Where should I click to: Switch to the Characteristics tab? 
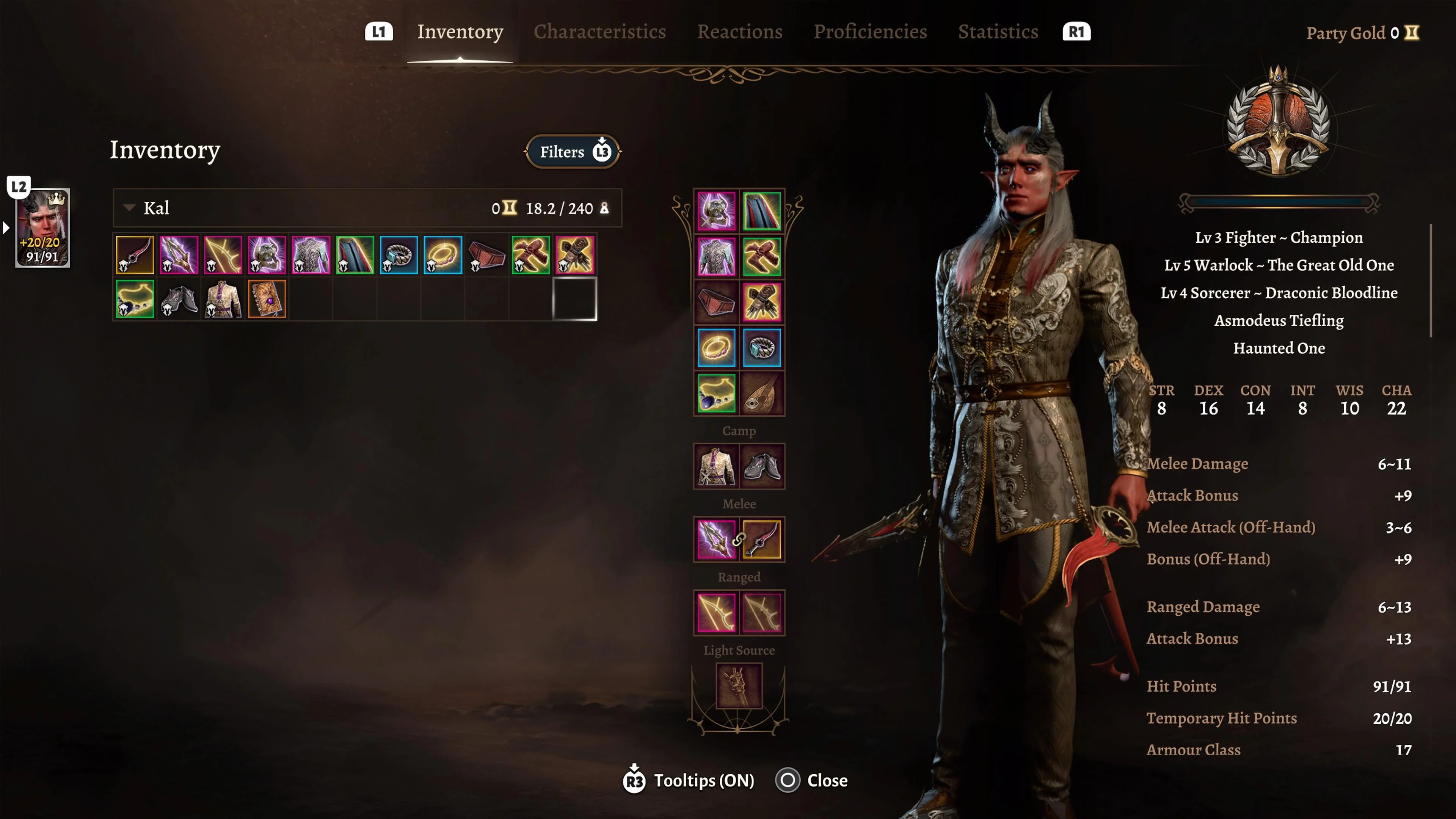click(x=600, y=32)
